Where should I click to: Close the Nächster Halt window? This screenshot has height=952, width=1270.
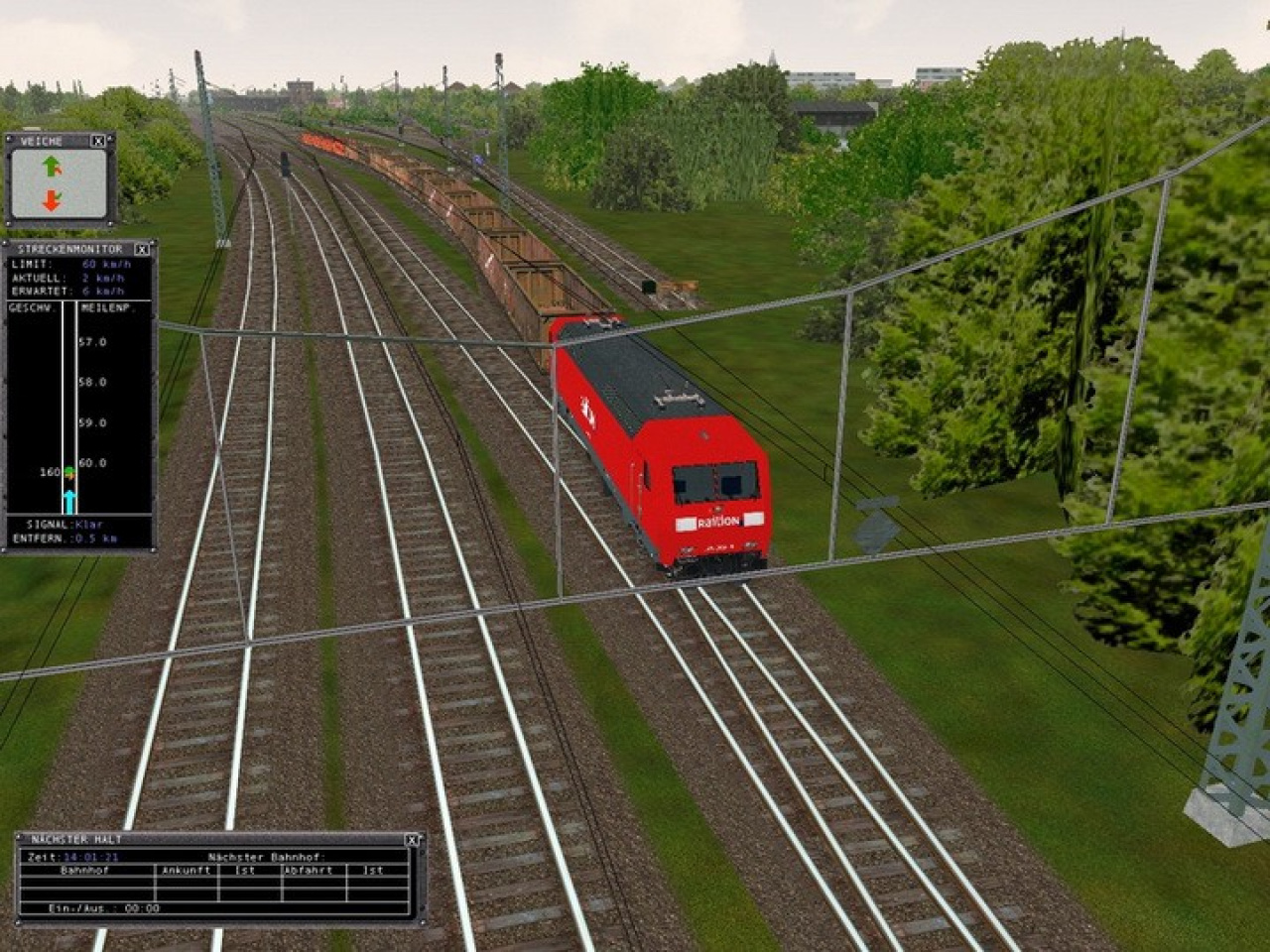coord(413,840)
